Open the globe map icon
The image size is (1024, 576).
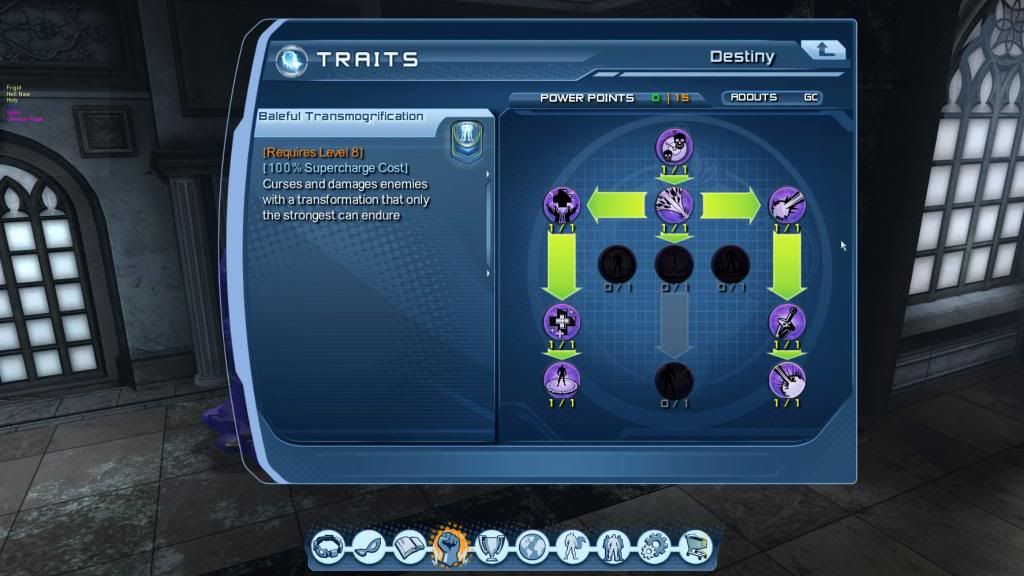pyautogui.click(x=532, y=546)
